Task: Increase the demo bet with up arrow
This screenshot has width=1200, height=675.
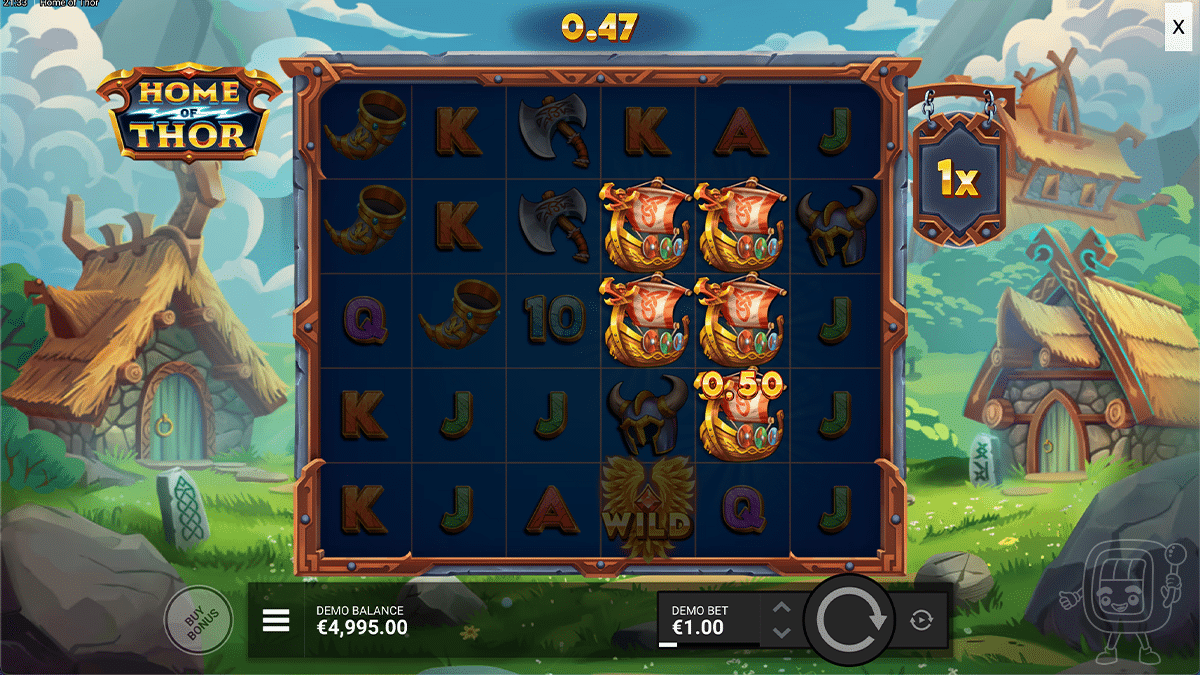Action: click(782, 607)
